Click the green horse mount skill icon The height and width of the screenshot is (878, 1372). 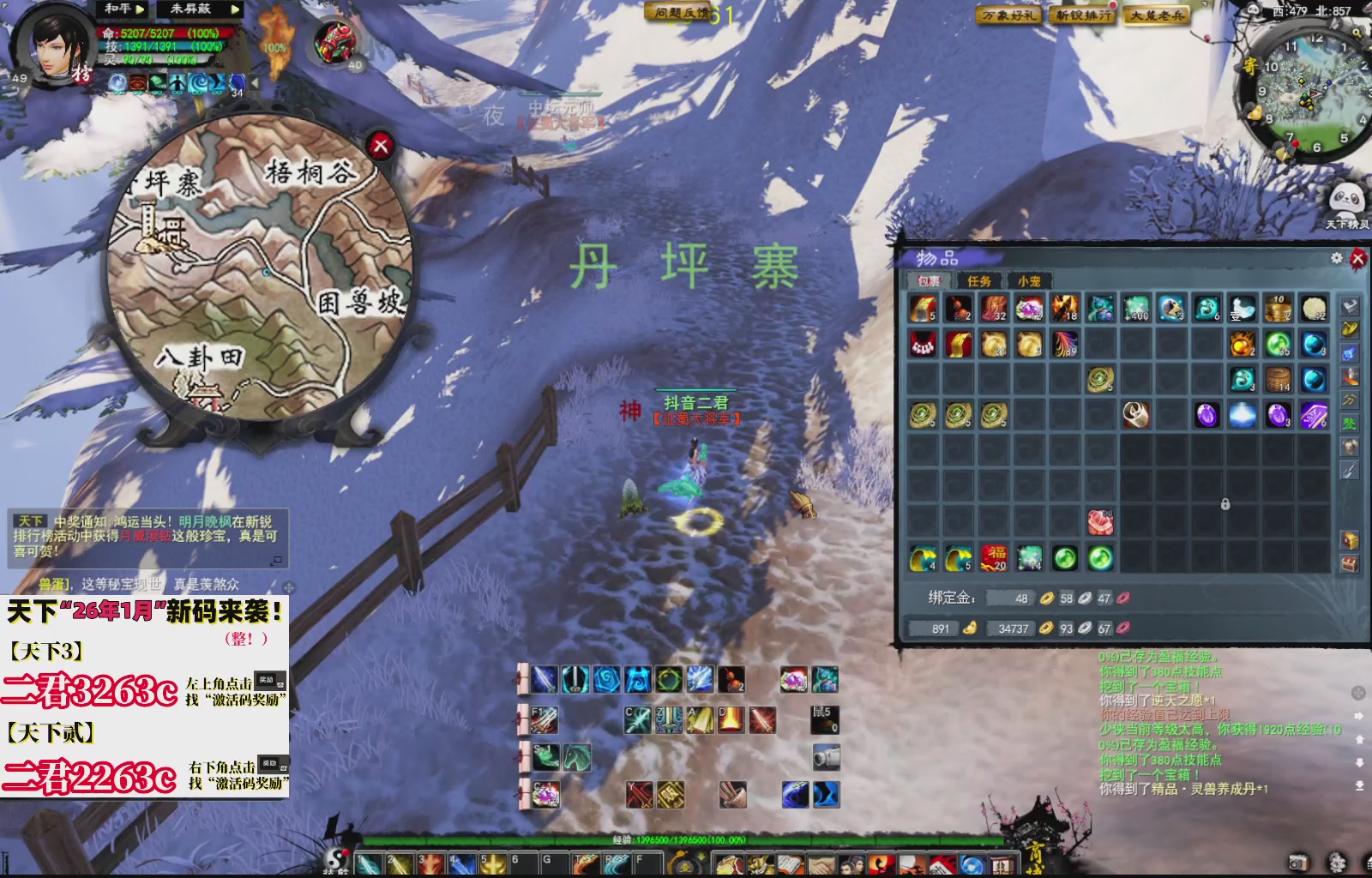(576, 757)
